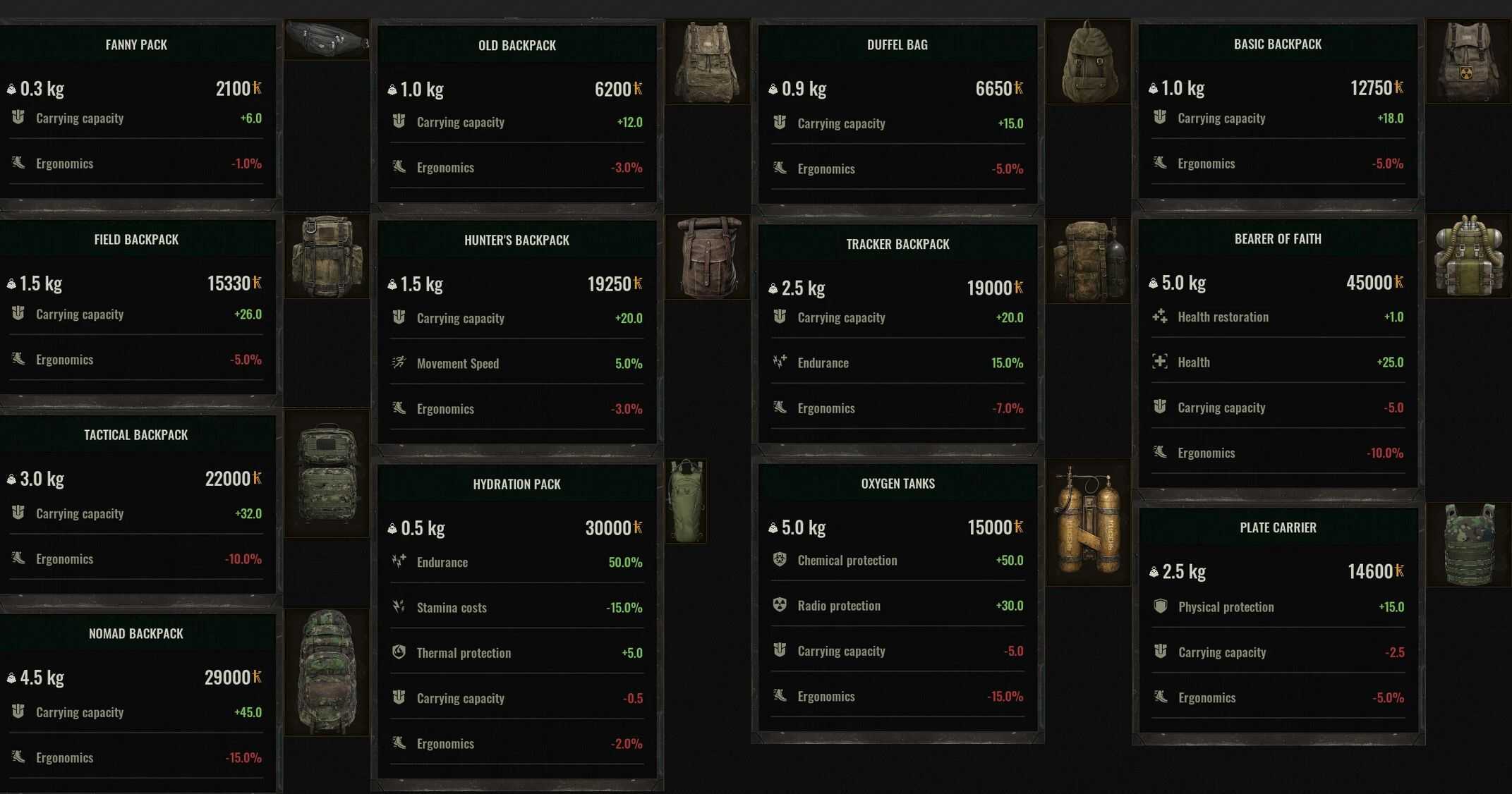
Task: Open the Fanny Pack stats card
Action: coord(137,113)
